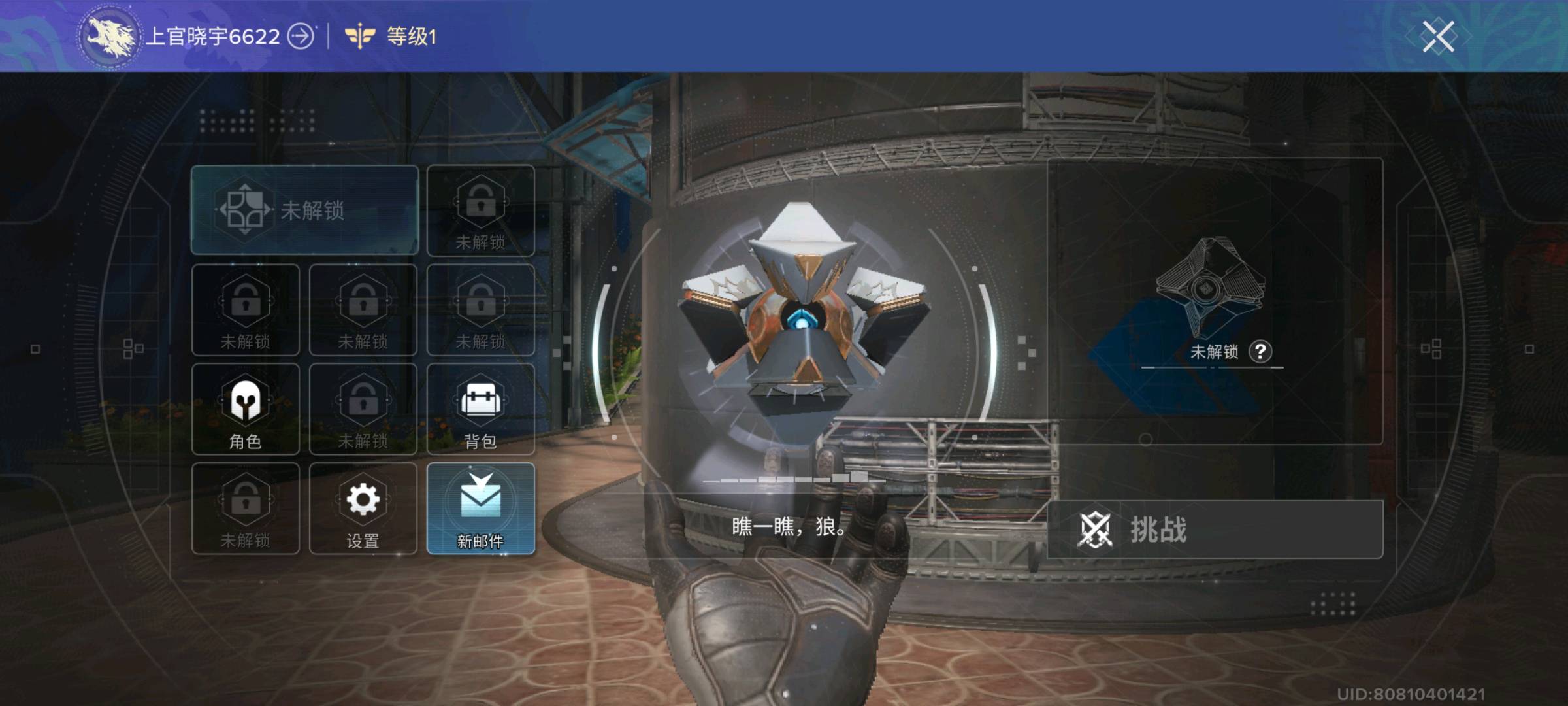The image size is (1568, 706).
Task: Select the wide 未解锁 locked tile with squares icon
Action: pos(304,210)
